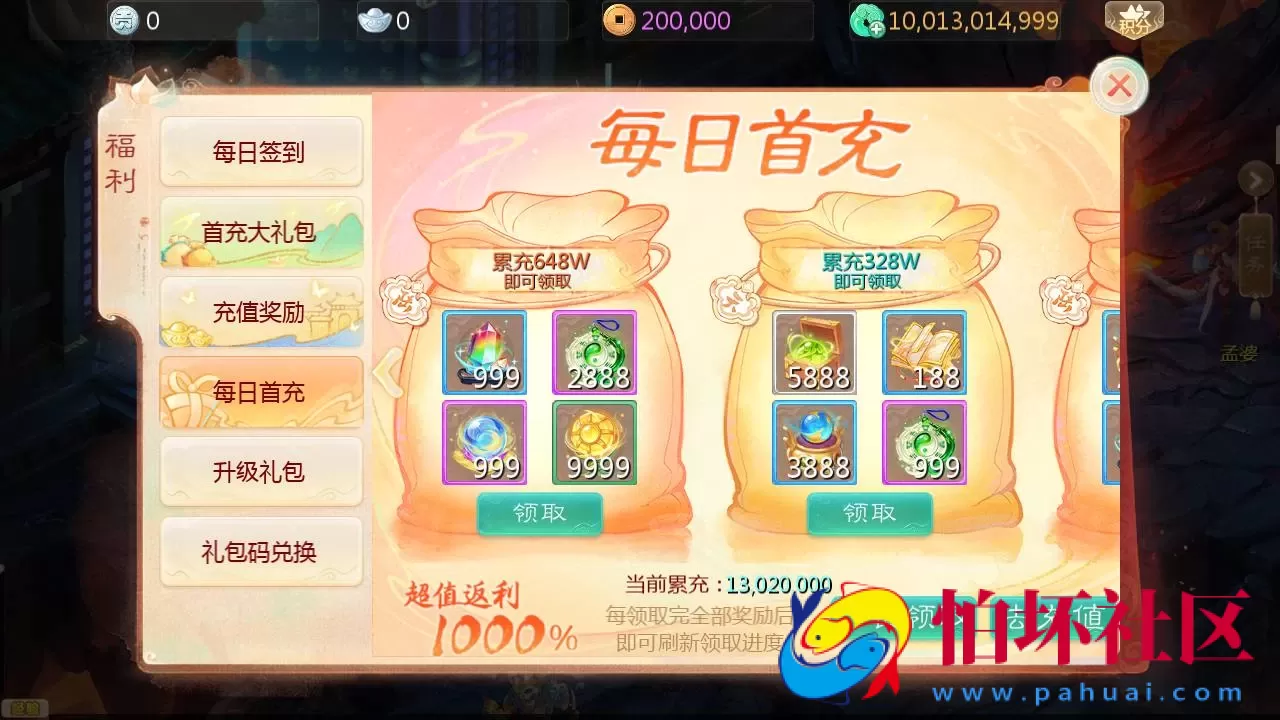
Task: Click the blue globe reward above 3888
Action: click(x=814, y=442)
